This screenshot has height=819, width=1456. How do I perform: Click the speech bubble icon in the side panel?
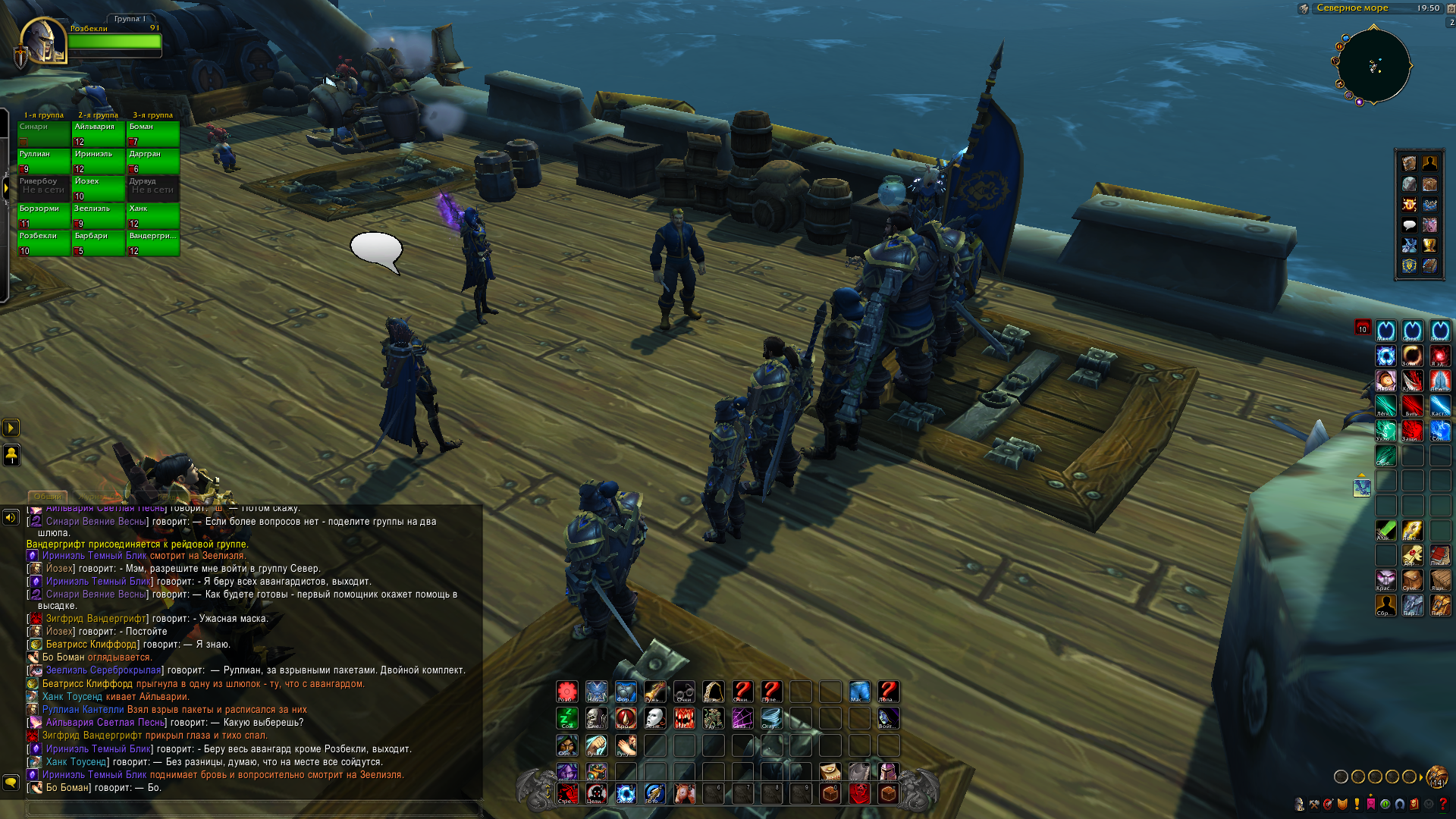[x=1409, y=224]
